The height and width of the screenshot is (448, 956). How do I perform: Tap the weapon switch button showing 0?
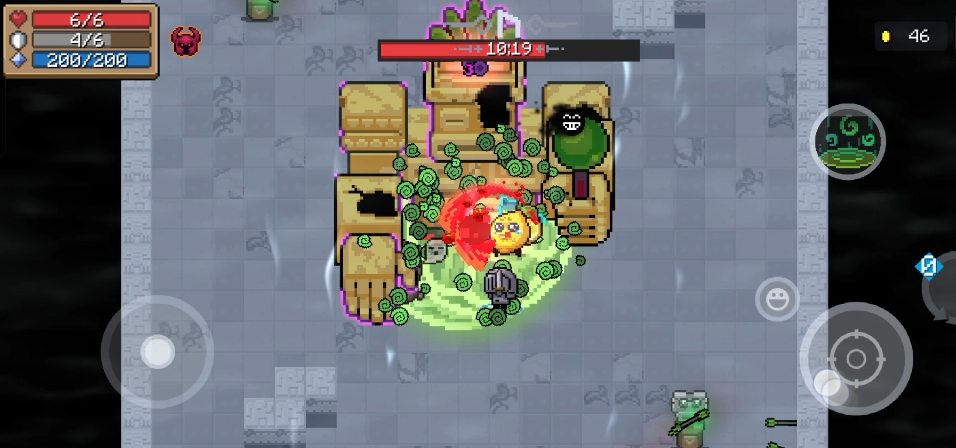pyautogui.click(x=930, y=267)
